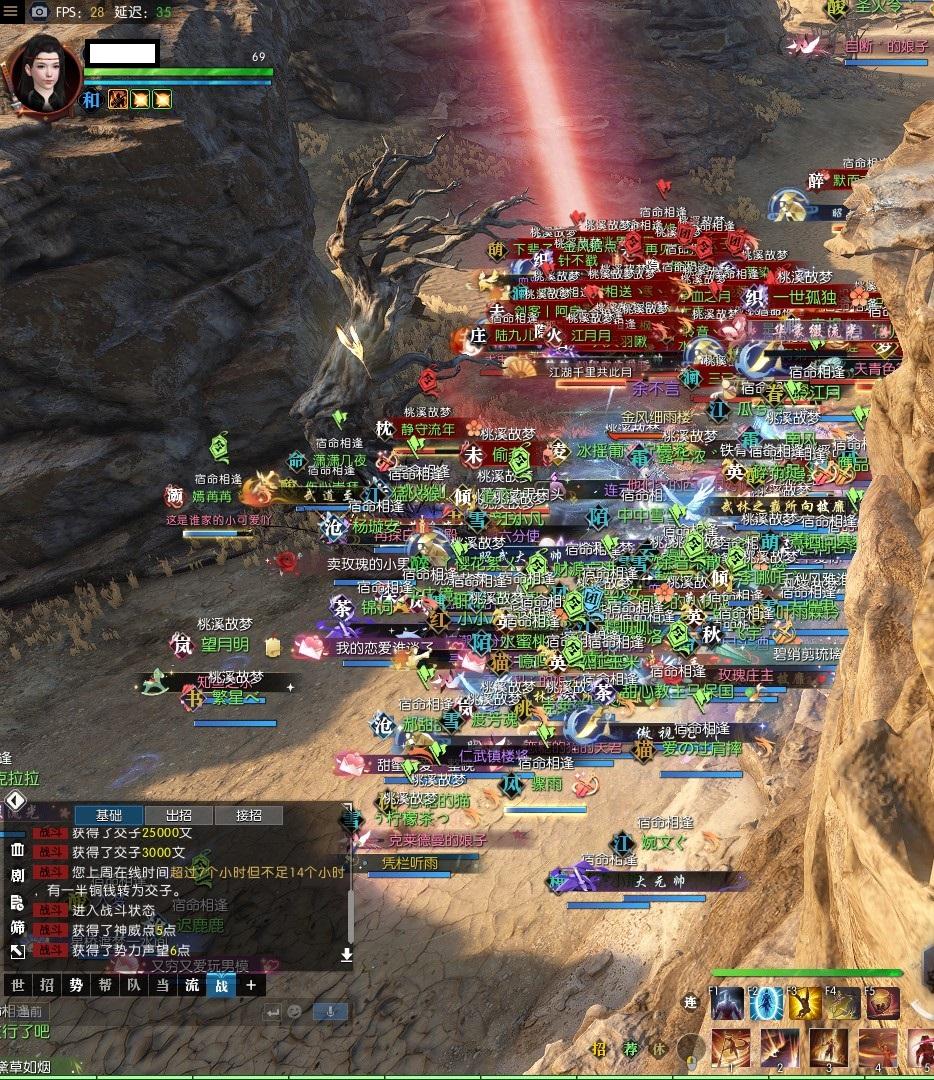The height and width of the screenshot is (1080, 934).
Task: Select the 接招 combat log tab
Action: pos(248,815)
